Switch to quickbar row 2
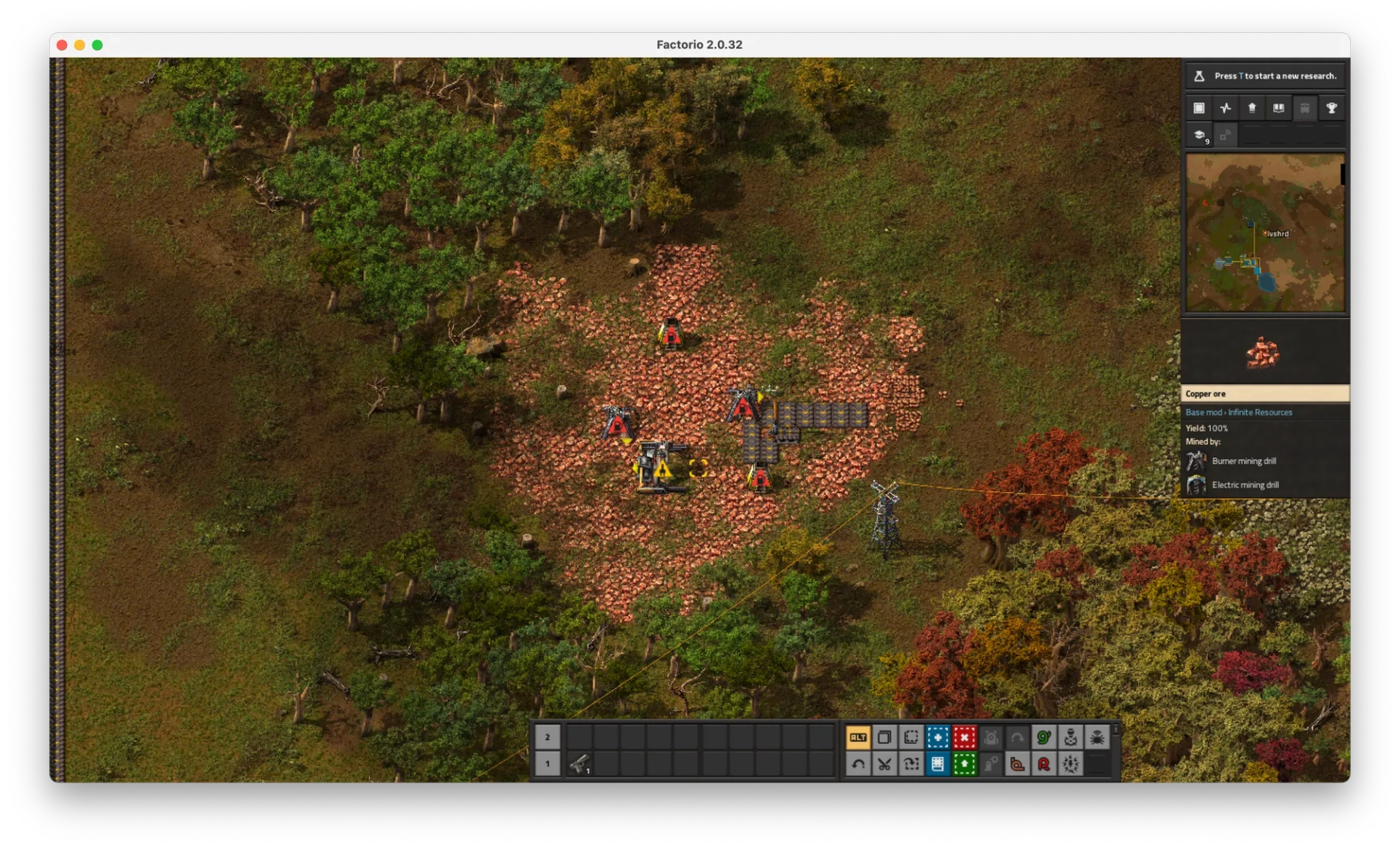 [x=548, y=737]
